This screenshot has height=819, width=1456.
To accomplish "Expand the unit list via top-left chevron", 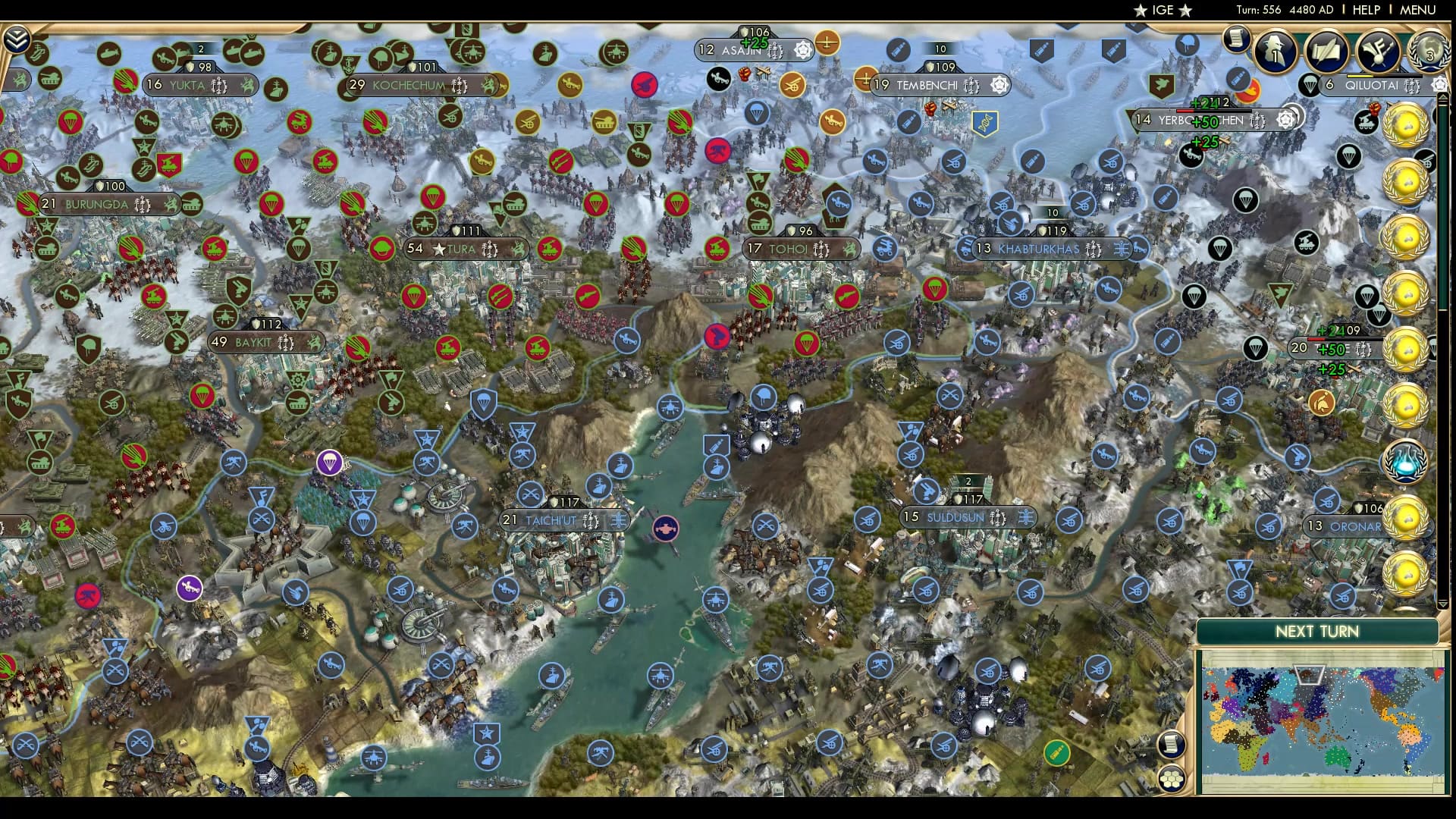I will tap(16, 39).
